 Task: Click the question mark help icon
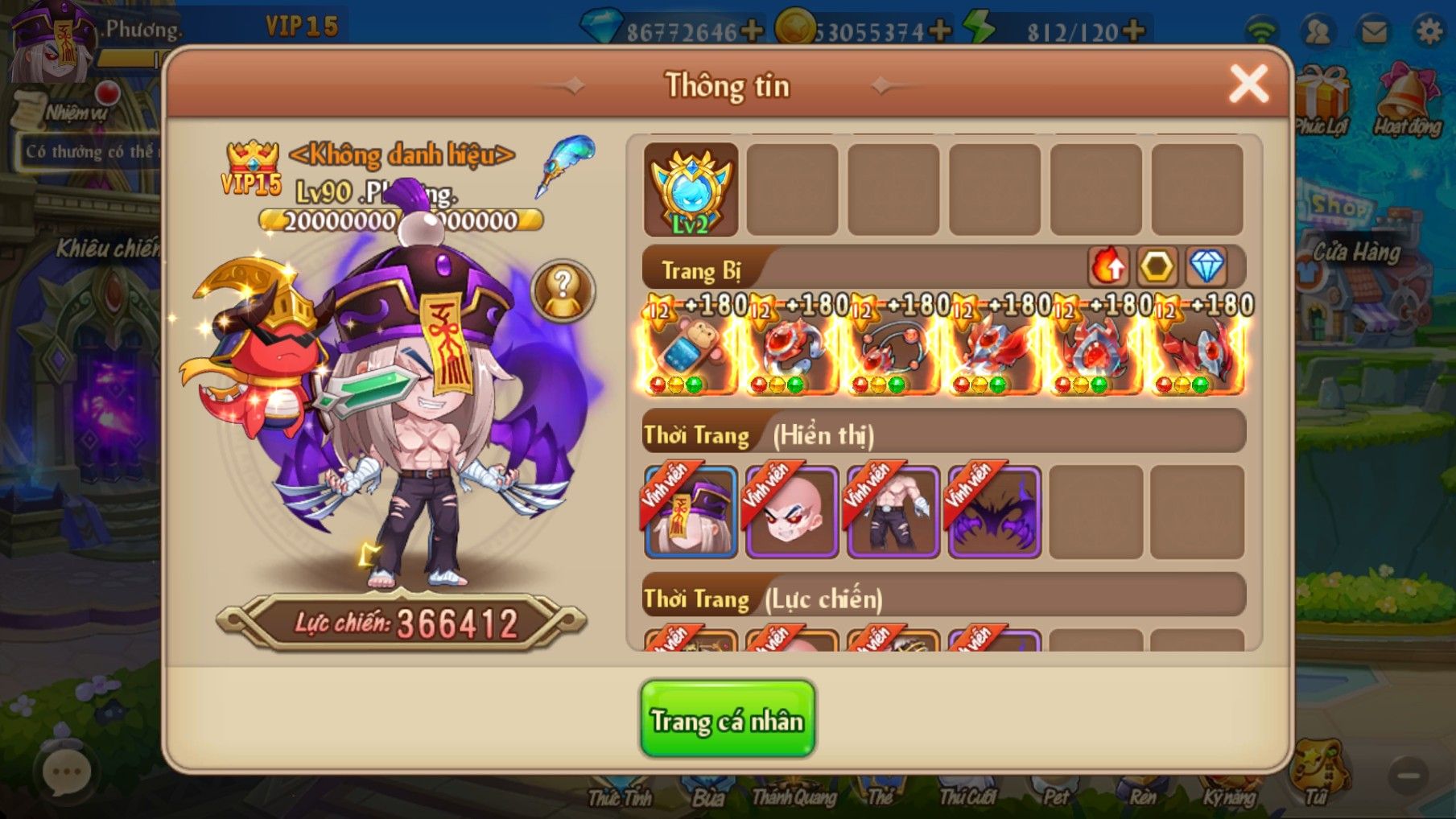coord(563,290)
